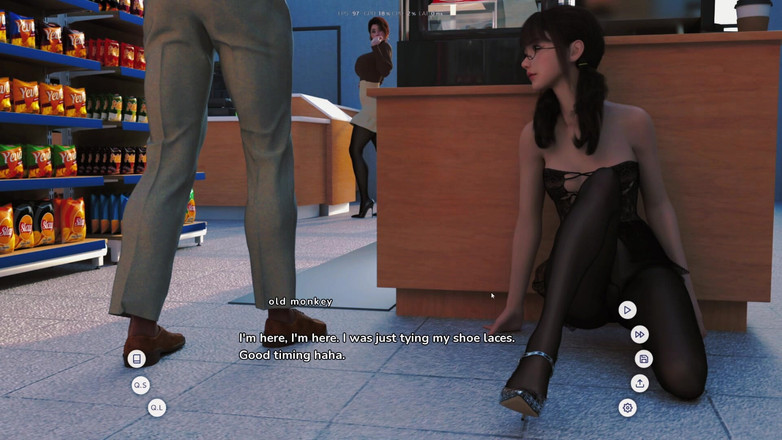Click the auto-play triangle button

point(627,310)
